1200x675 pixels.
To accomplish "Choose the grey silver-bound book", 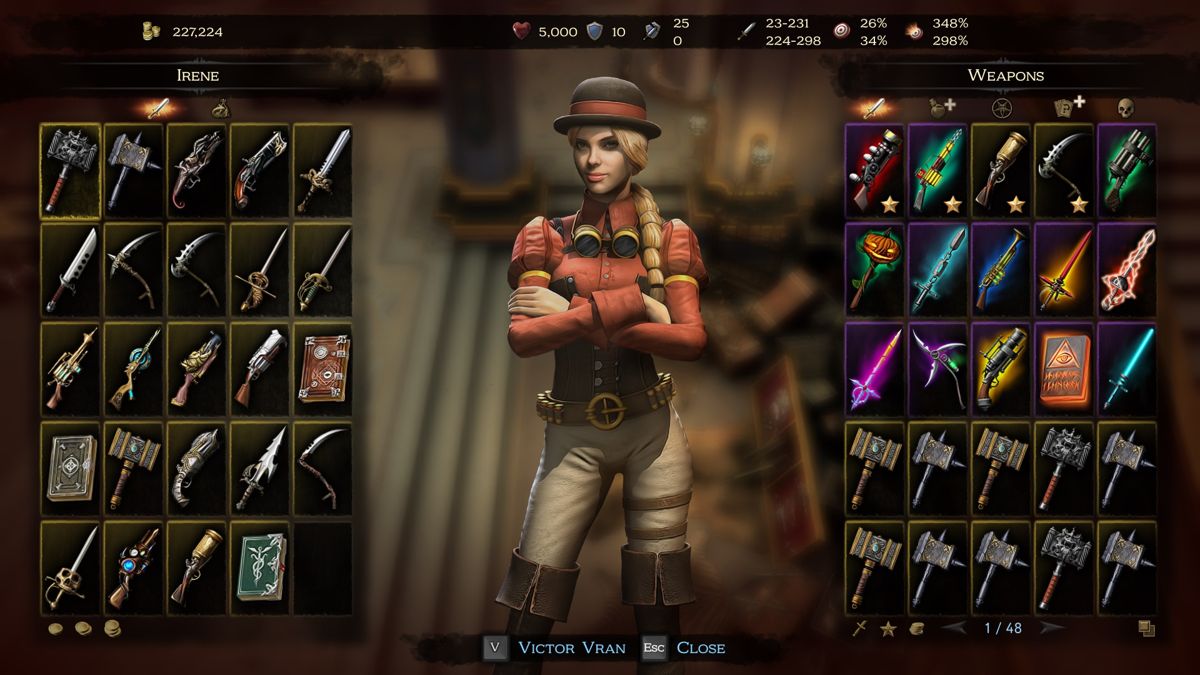I will [70, 468].
